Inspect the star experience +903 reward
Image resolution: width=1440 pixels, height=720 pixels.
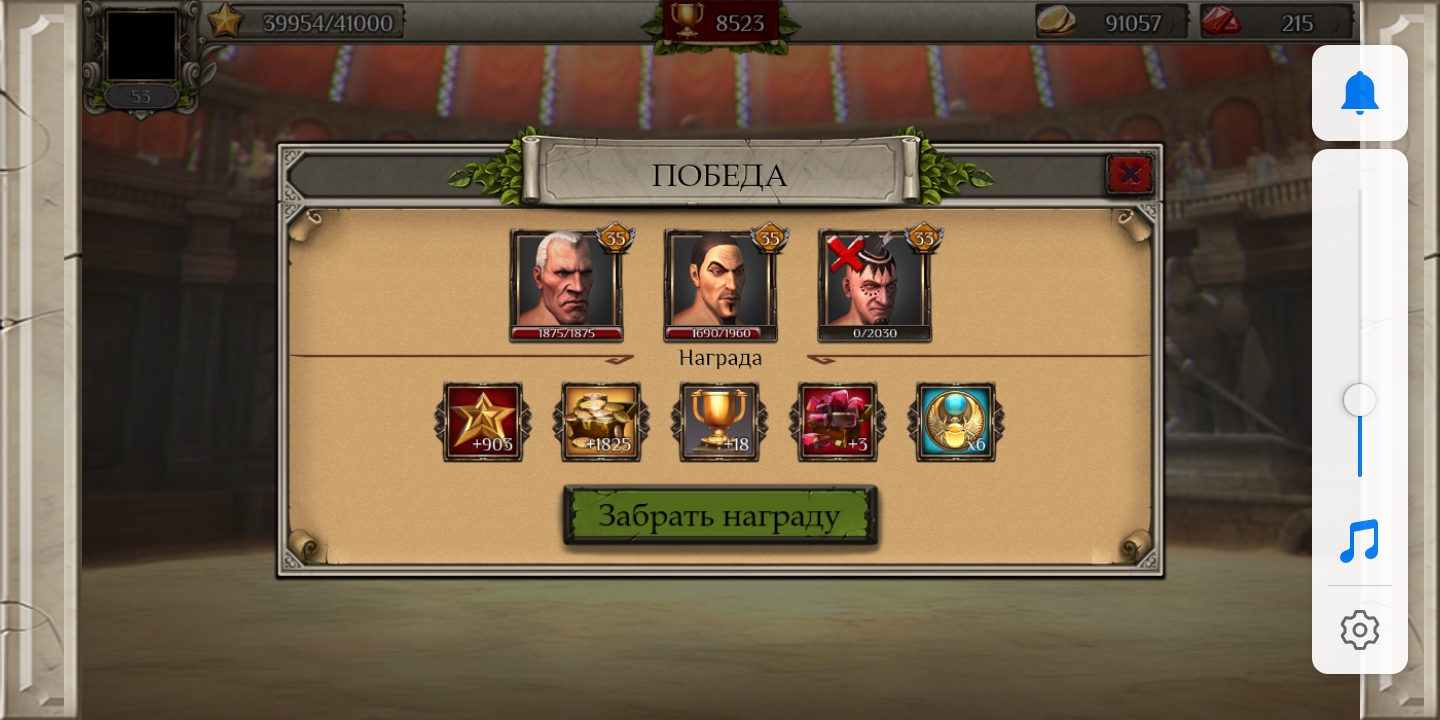click(x=483, y=421)
